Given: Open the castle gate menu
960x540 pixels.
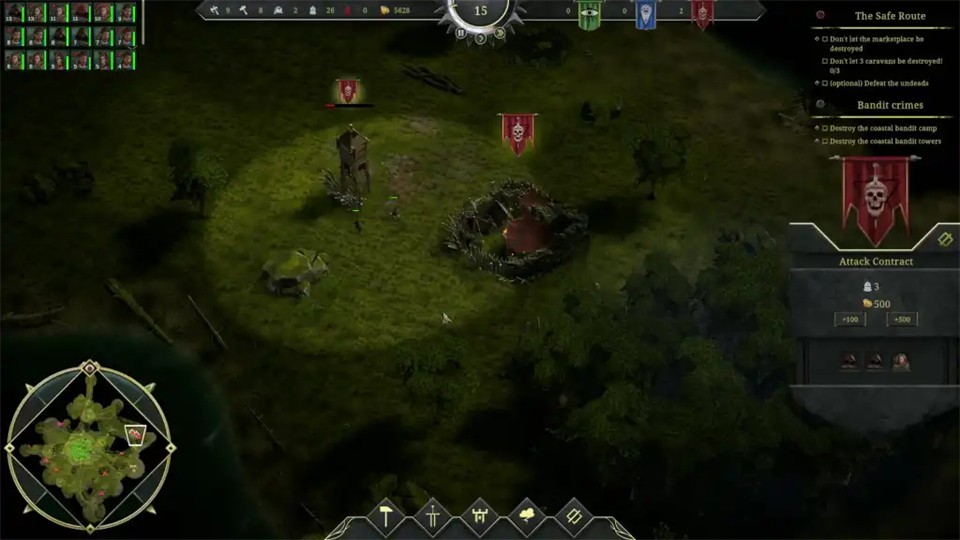Looking at the screenshot, I should tap(479, 517).
